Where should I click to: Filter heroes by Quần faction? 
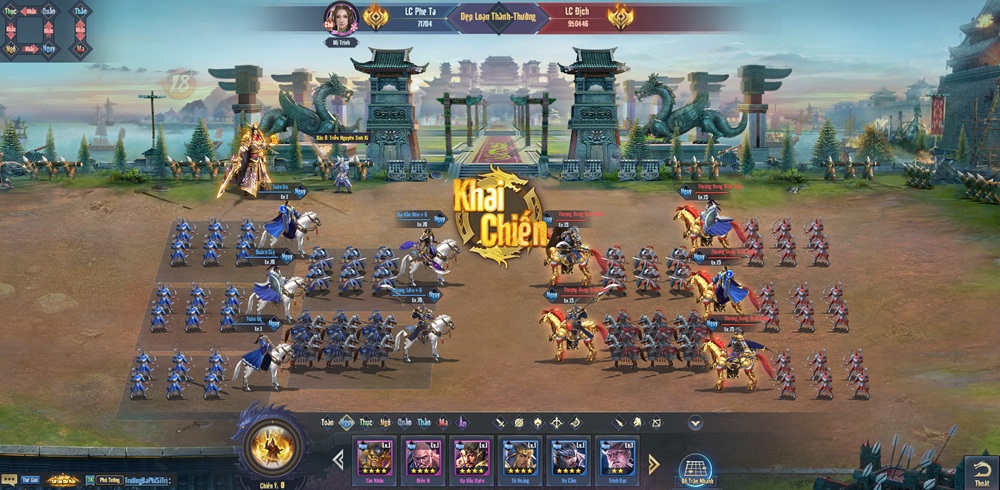[404, 422]
